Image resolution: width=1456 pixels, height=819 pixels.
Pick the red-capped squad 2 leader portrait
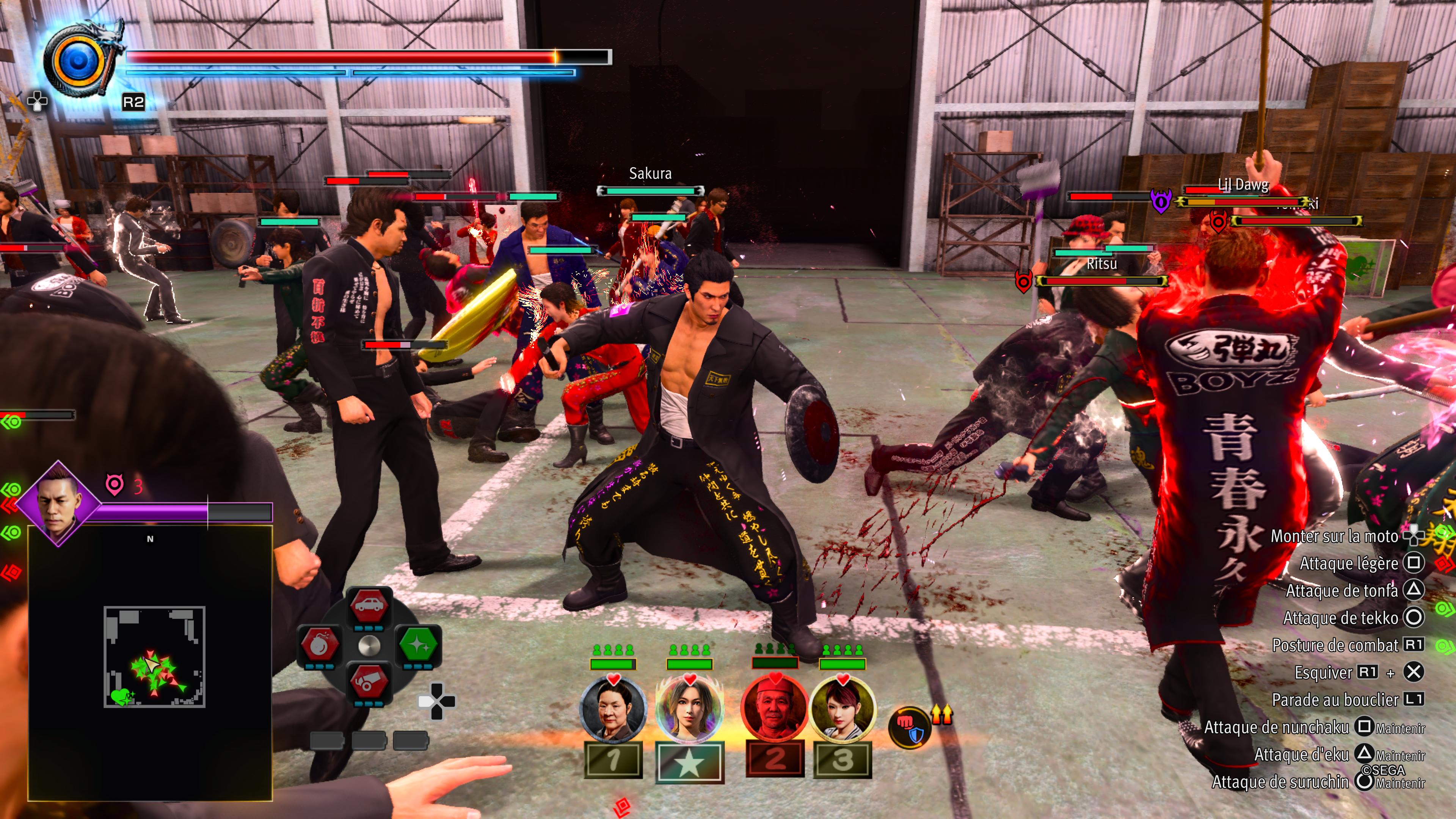click(774, 708)
